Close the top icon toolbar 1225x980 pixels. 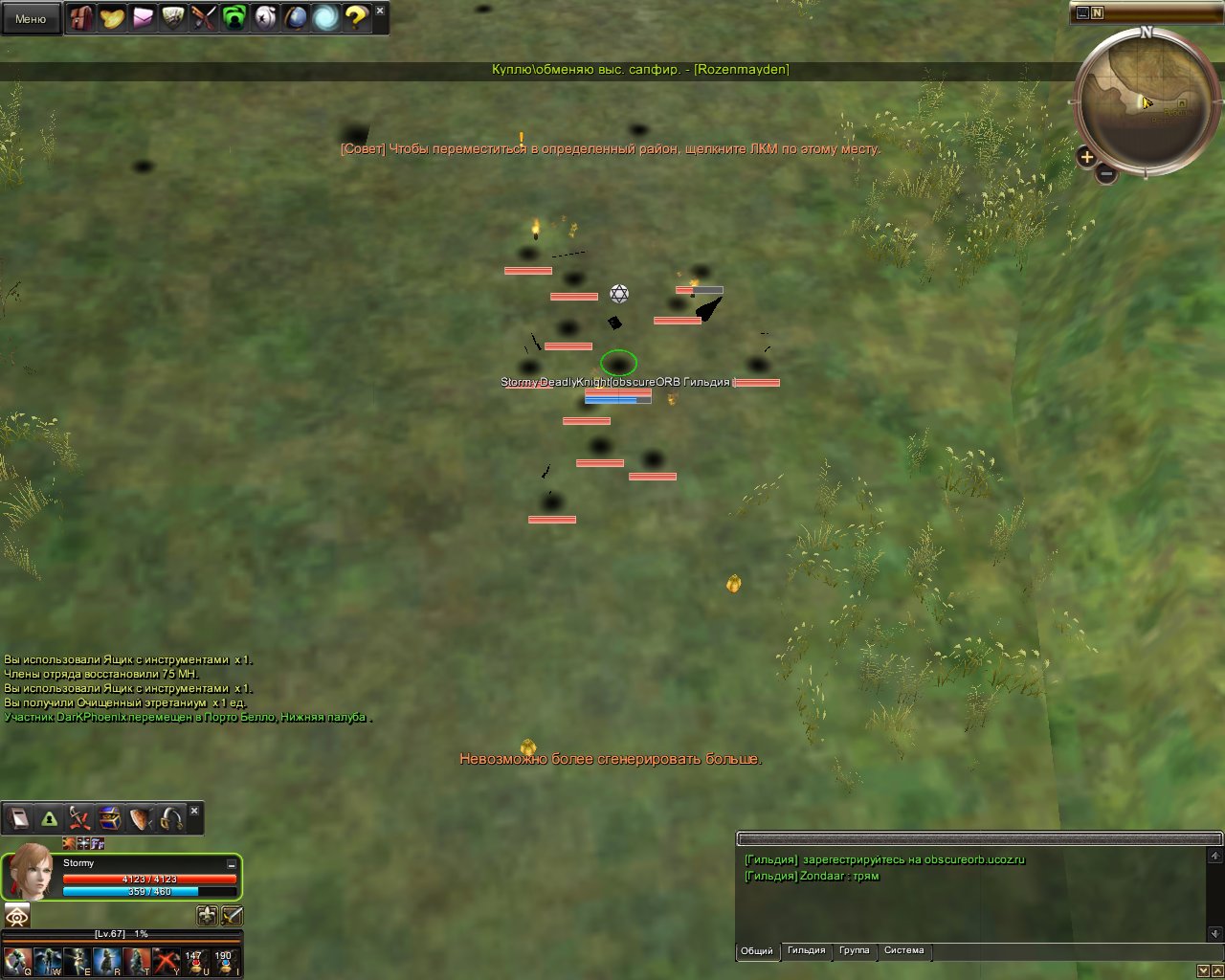pyautogui.click(x=380, y=11)
